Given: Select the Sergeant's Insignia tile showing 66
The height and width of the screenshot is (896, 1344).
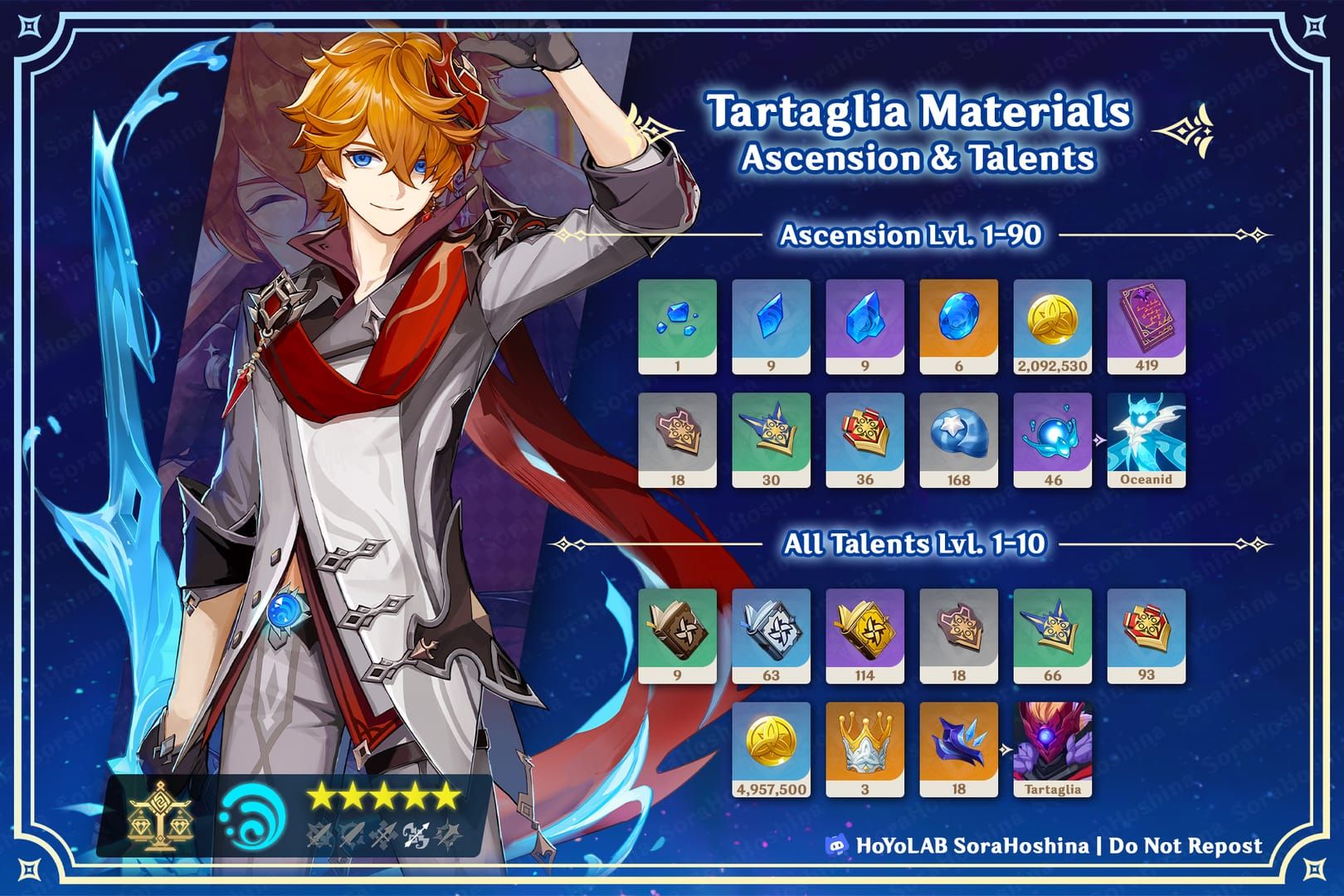Looking at the screenshot, I should pos(1052,635).
